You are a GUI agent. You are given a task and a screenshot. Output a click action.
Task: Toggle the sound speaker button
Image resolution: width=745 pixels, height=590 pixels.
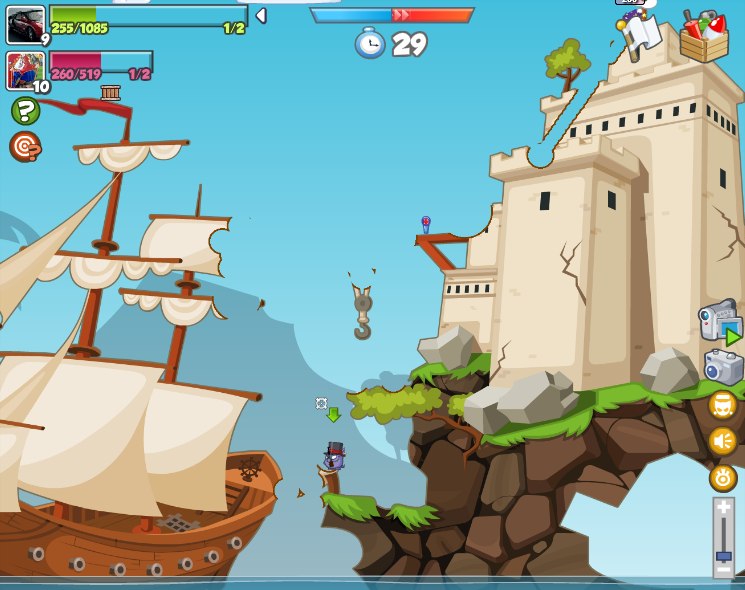tap(722, 441)
